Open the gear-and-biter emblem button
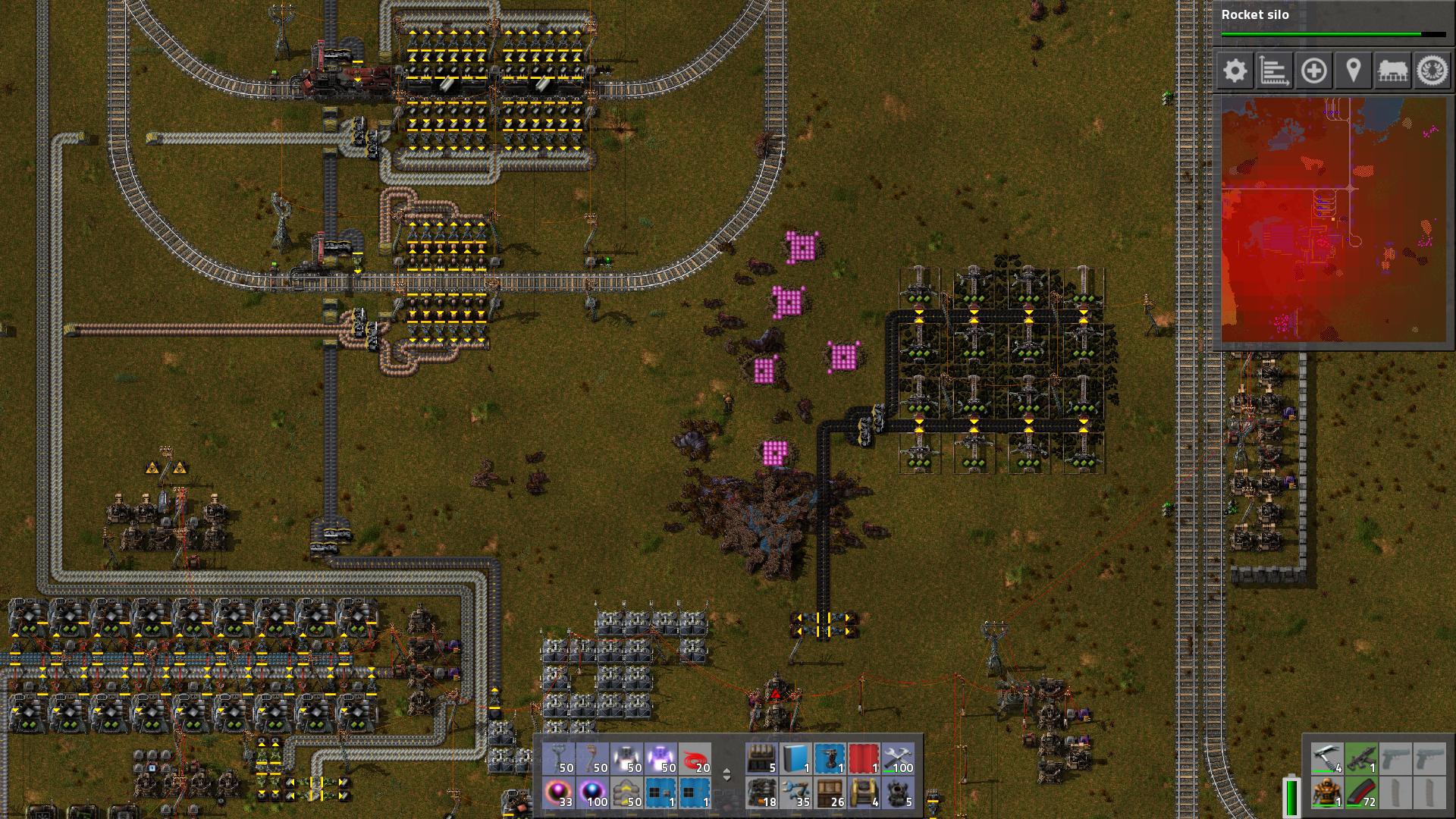This screenshot has width=1456, height=819. coord(1432,71)
